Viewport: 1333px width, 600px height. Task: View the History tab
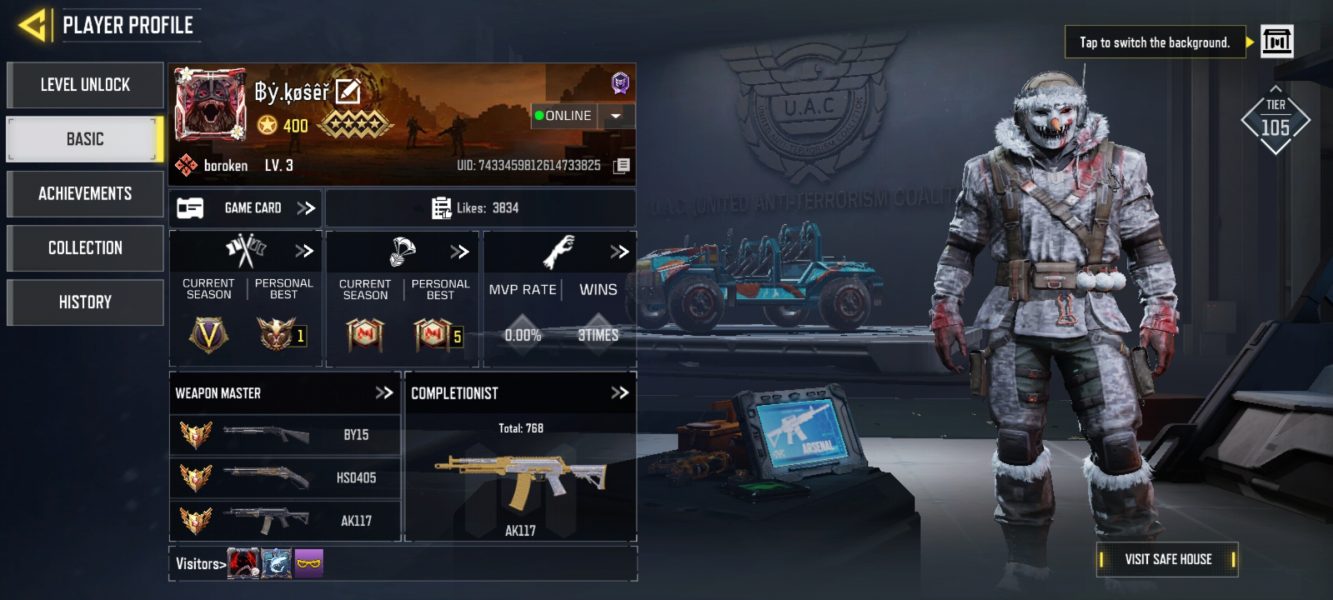(85, 301)
